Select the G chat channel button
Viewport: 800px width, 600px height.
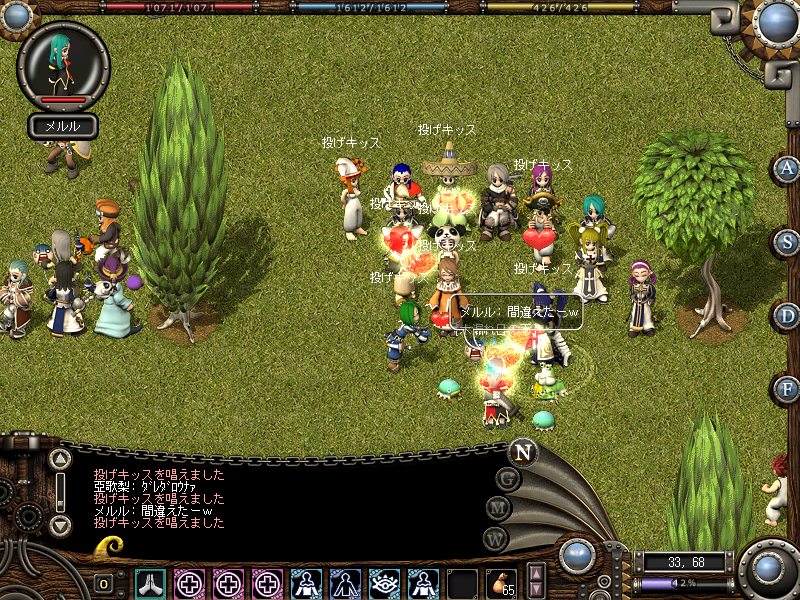[509, 478]
